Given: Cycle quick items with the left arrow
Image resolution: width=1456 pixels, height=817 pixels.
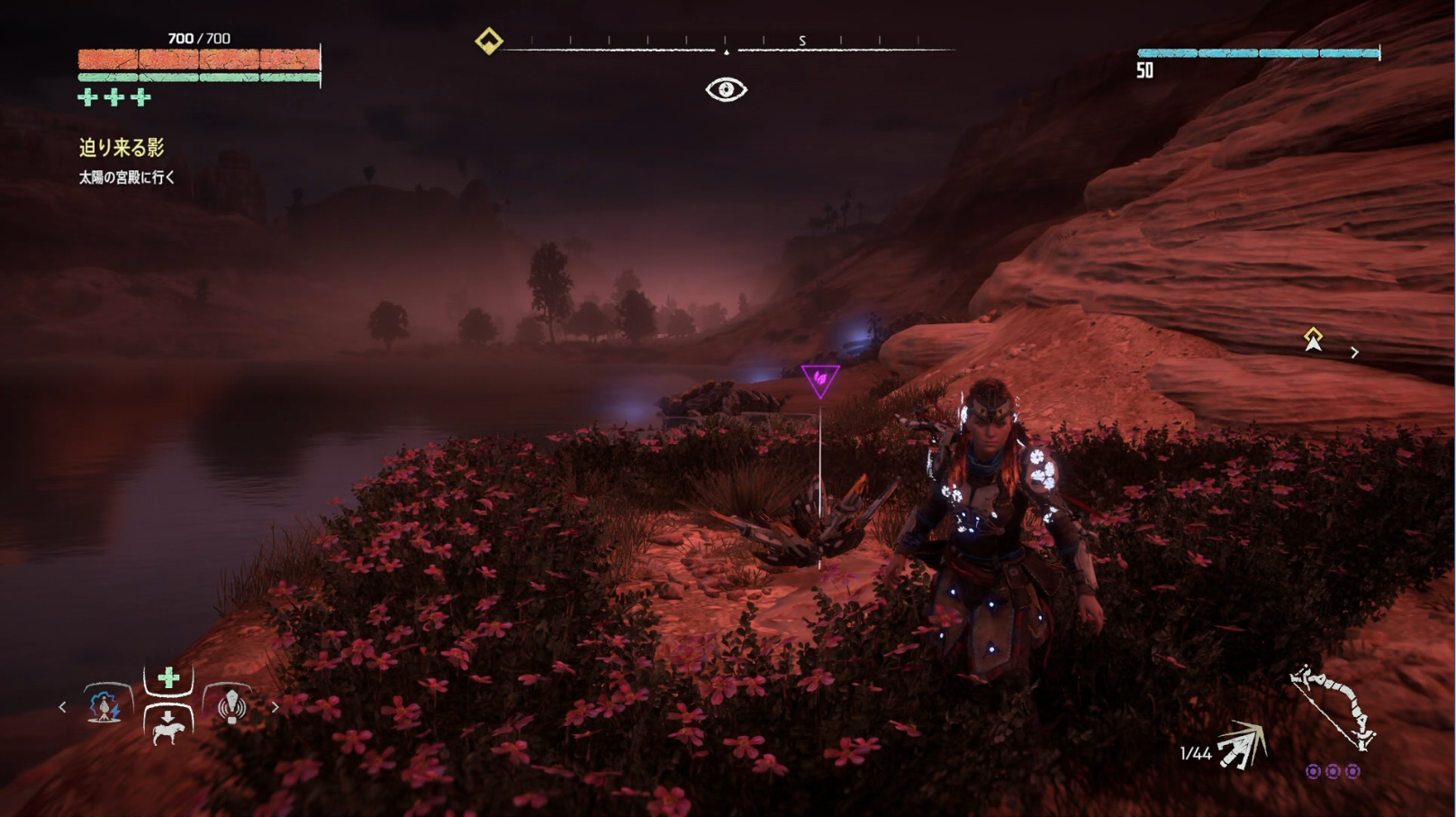Looking at the screenshot, I should pyautogui.click(x=62, y=707).
